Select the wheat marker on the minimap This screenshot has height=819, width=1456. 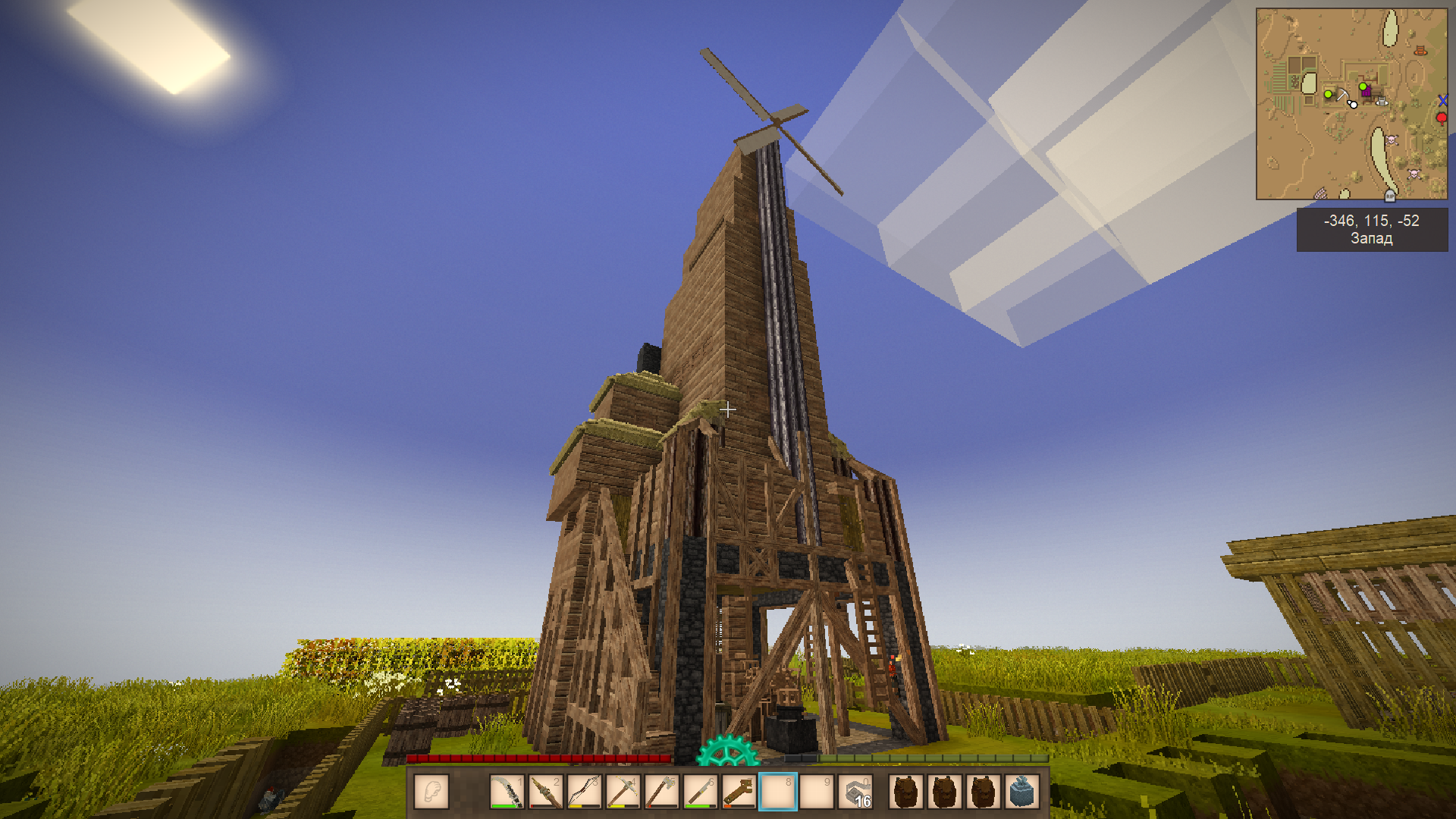pos(1320,193)
